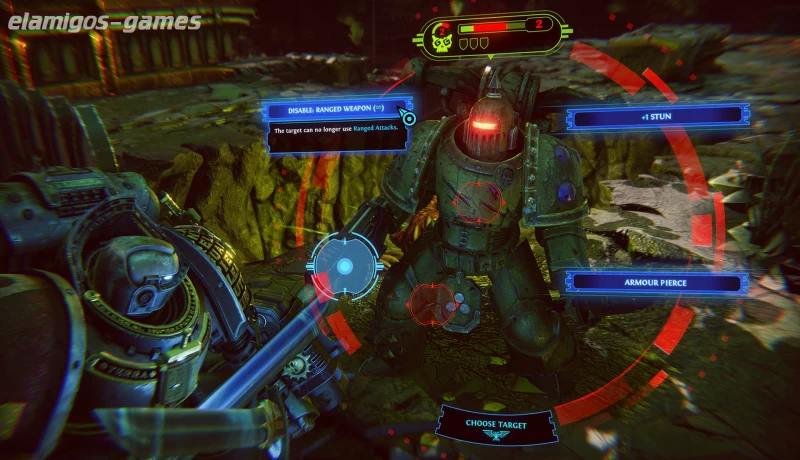Select the red reticle on the enemy's leg
The height and width of the screenshot is (460, 800).
coord(434,301)
